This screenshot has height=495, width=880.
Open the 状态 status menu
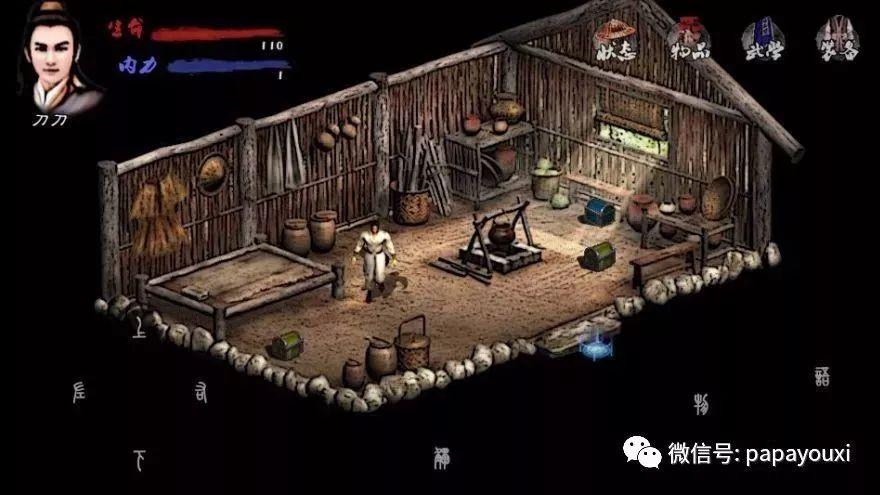[615, 40]
